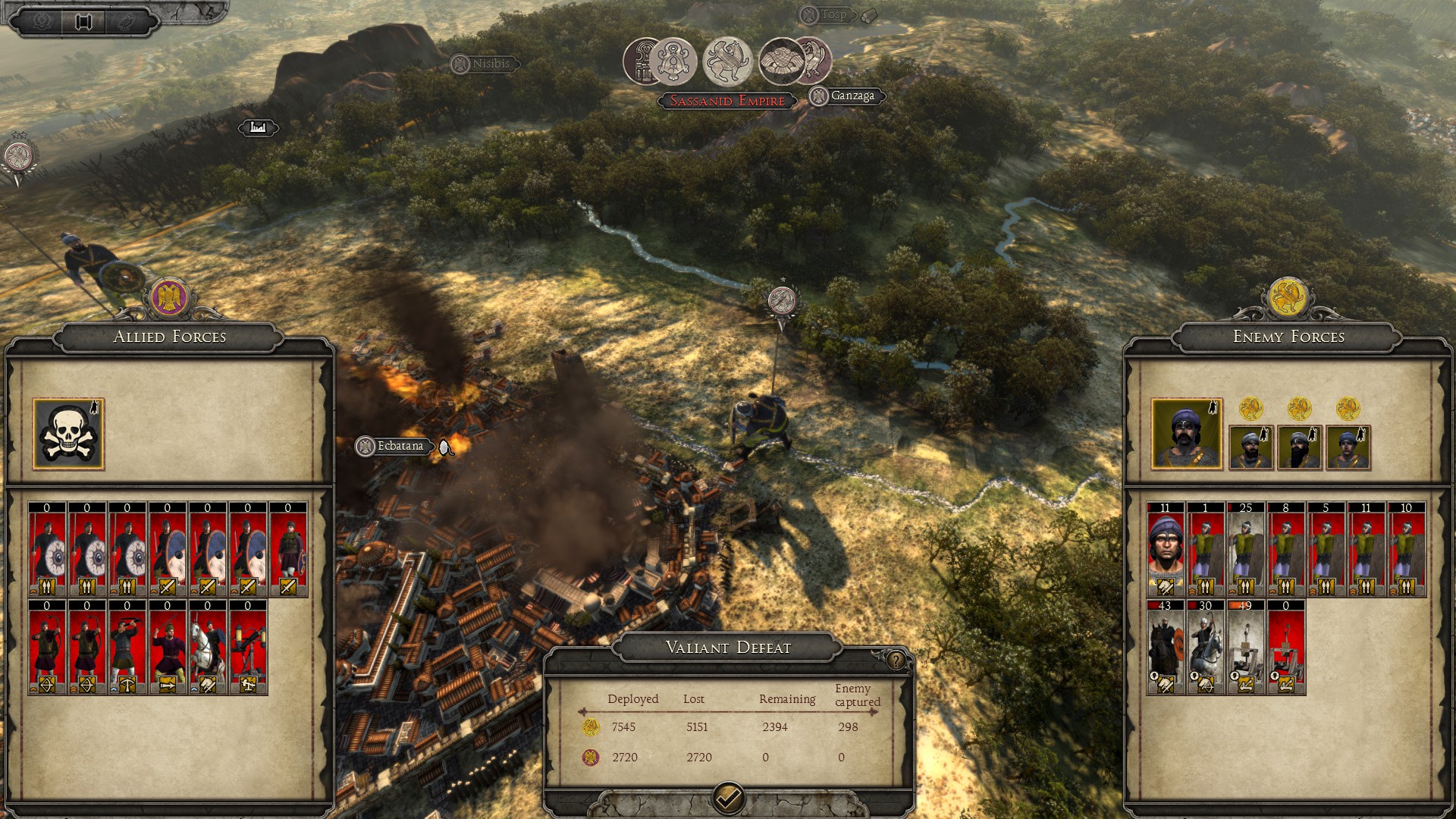Choose the allied ballista artillery unit card
Screen dimensions: 1456x819
(247, 647)
